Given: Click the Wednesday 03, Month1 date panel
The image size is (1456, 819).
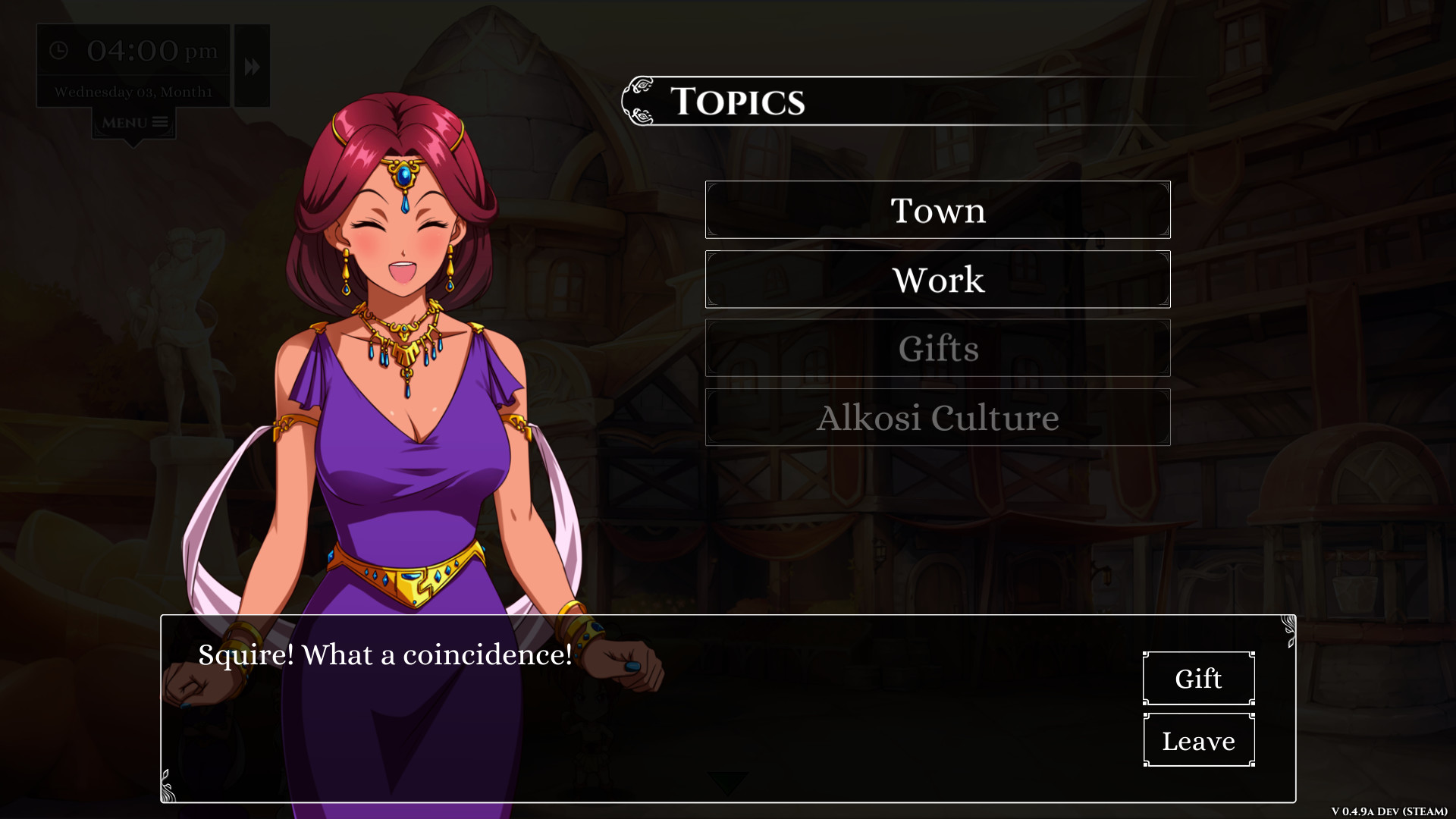Looking at the screenshot, I should point(133,91).
